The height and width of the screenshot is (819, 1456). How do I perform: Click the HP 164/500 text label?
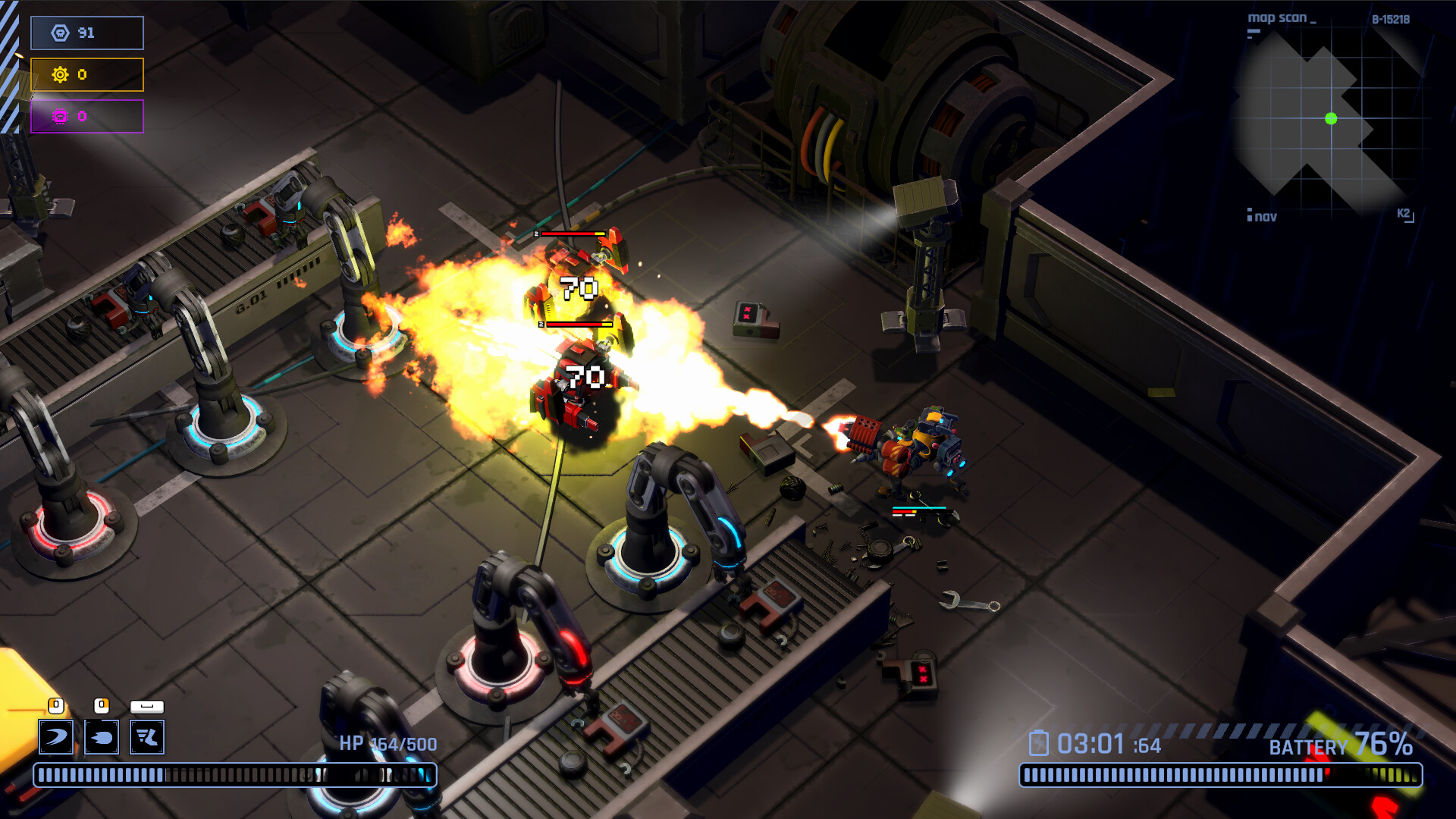click(388, 744)
